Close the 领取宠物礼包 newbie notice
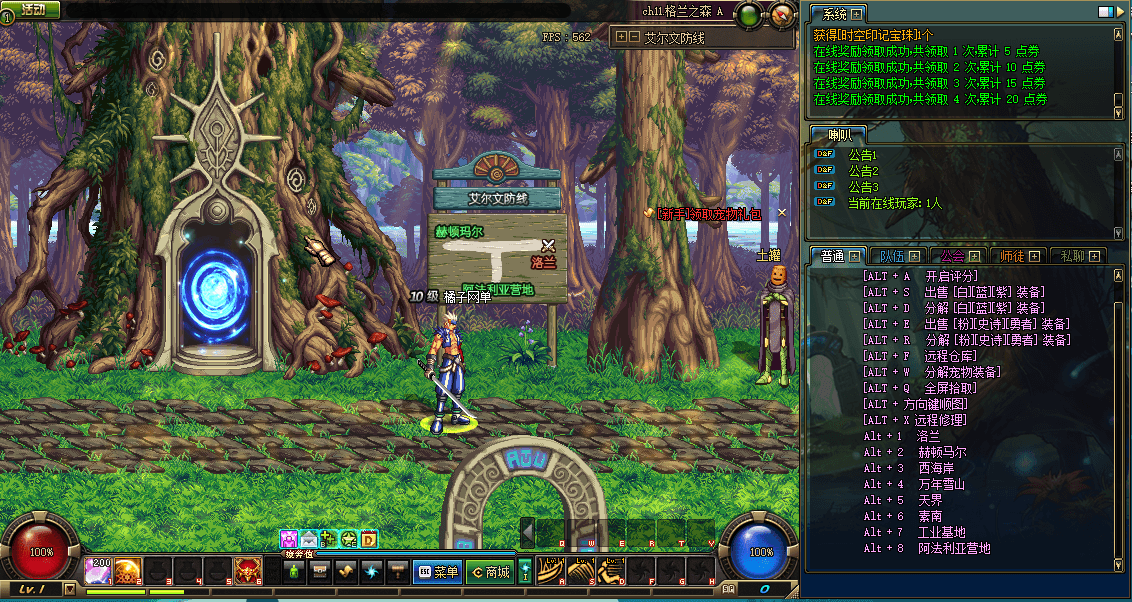 [x=782, y=212]
